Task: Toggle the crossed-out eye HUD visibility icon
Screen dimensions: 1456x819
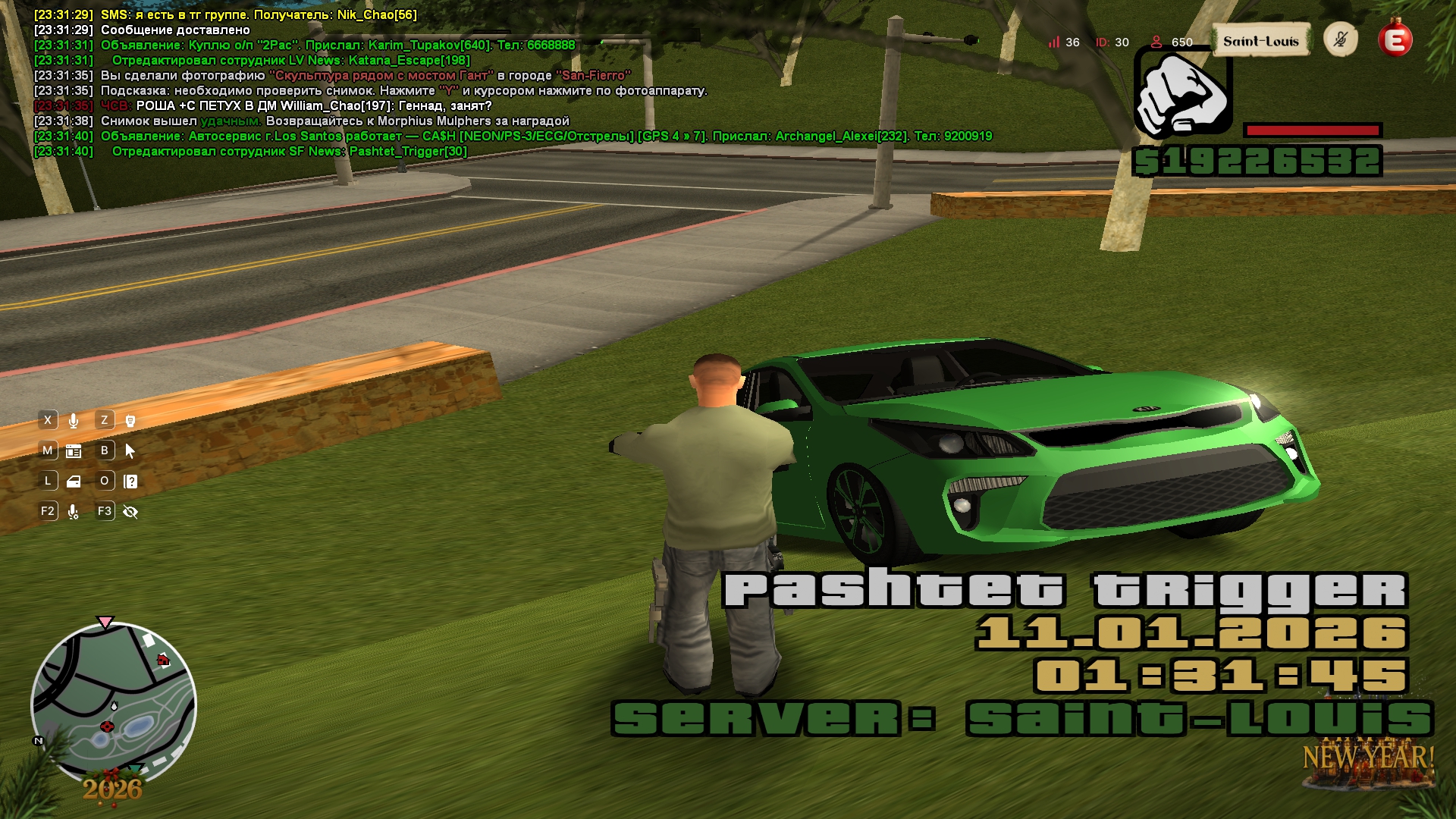Action: click(x=130, y=512)
